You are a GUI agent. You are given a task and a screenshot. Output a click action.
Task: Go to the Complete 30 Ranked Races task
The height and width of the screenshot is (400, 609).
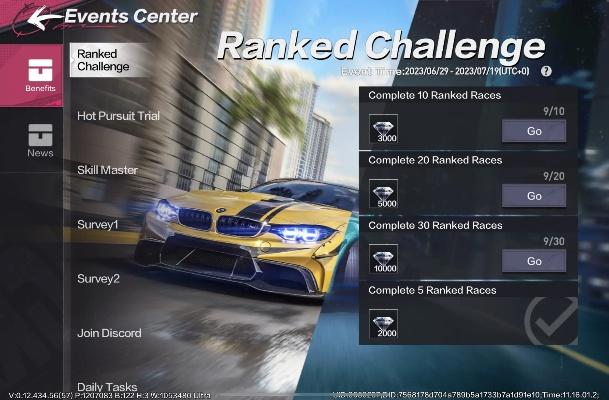(533, 261)
